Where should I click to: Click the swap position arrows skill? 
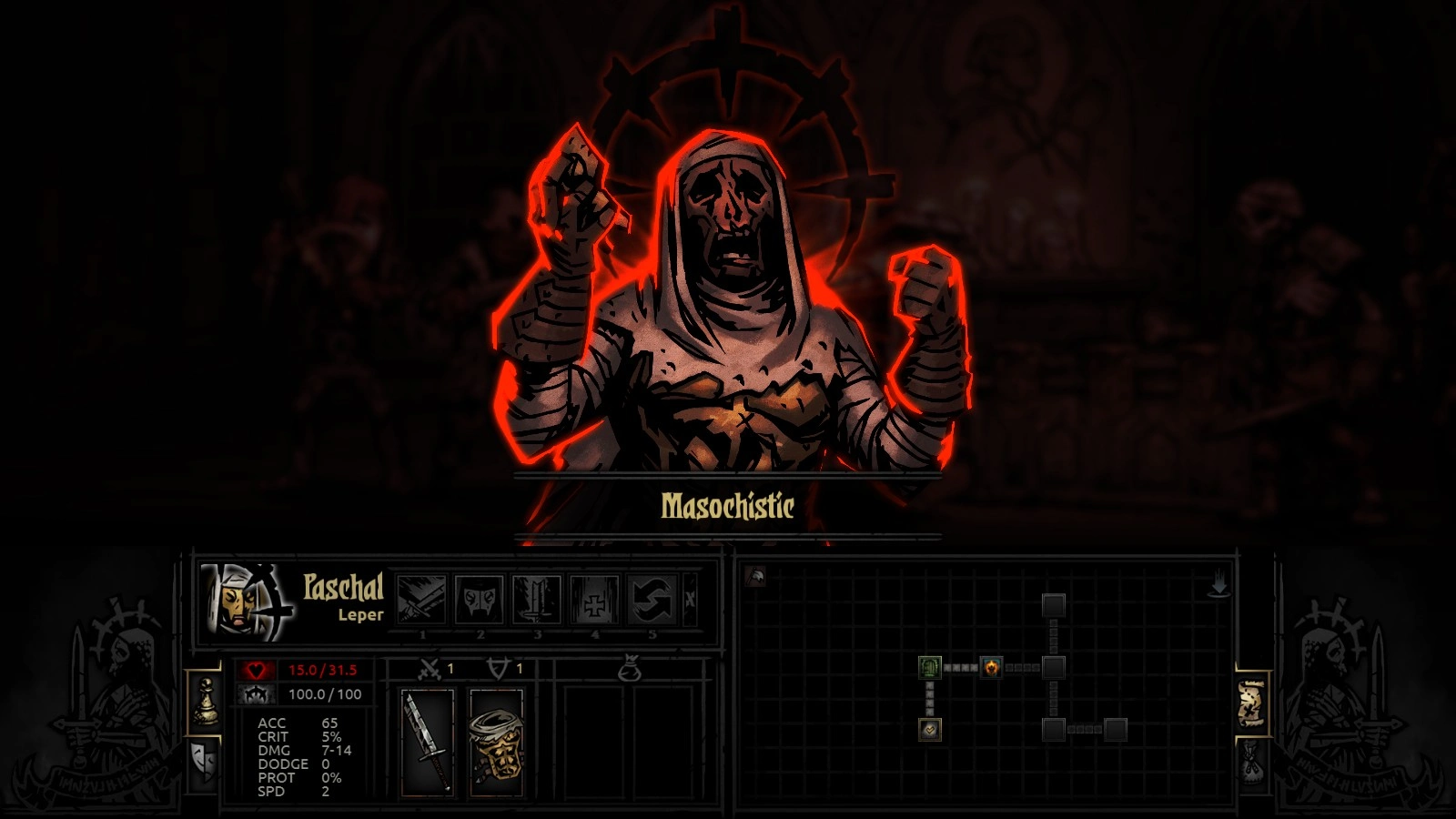click(652, 600)
